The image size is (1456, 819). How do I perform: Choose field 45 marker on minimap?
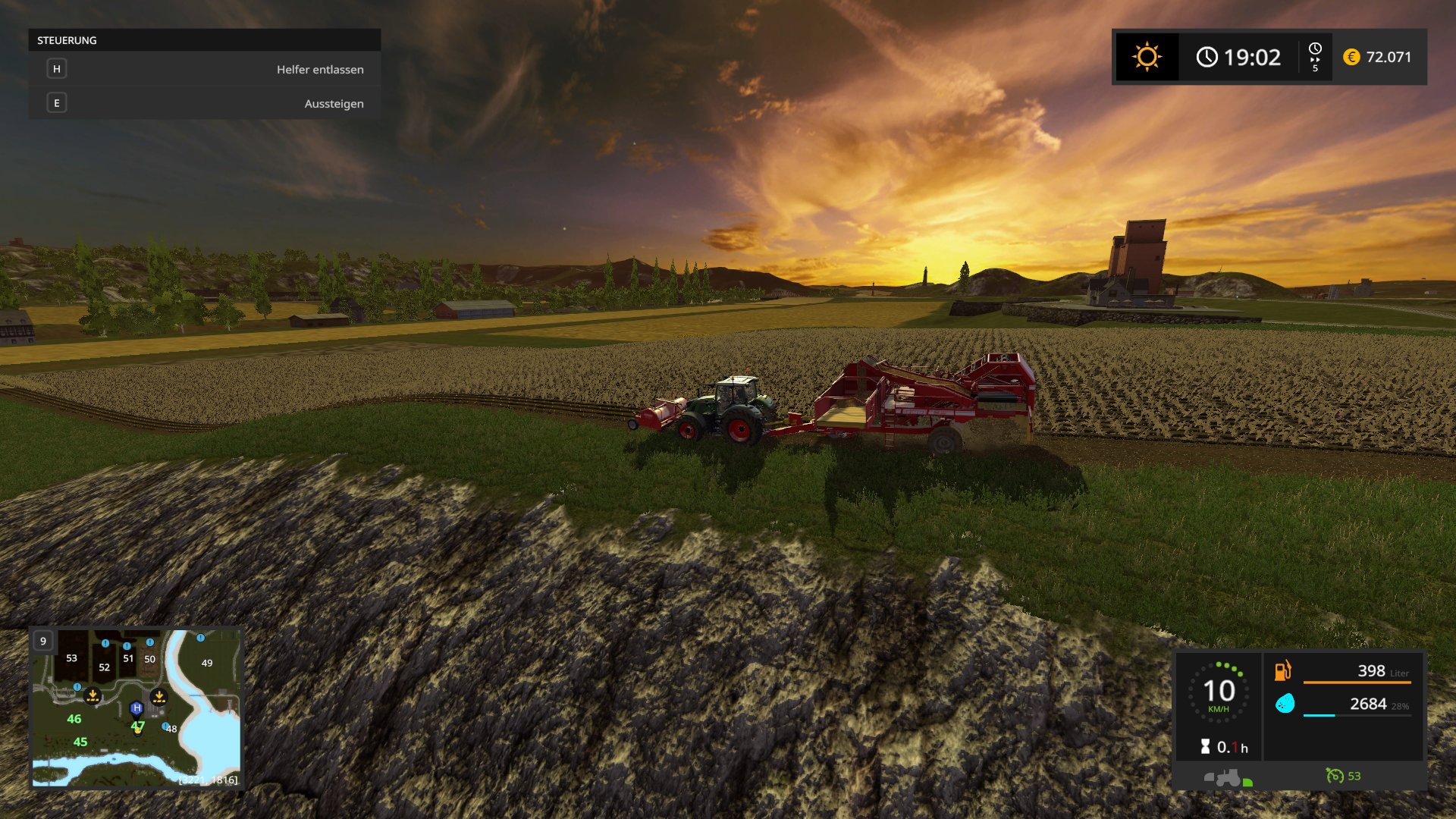click(80, 742)
